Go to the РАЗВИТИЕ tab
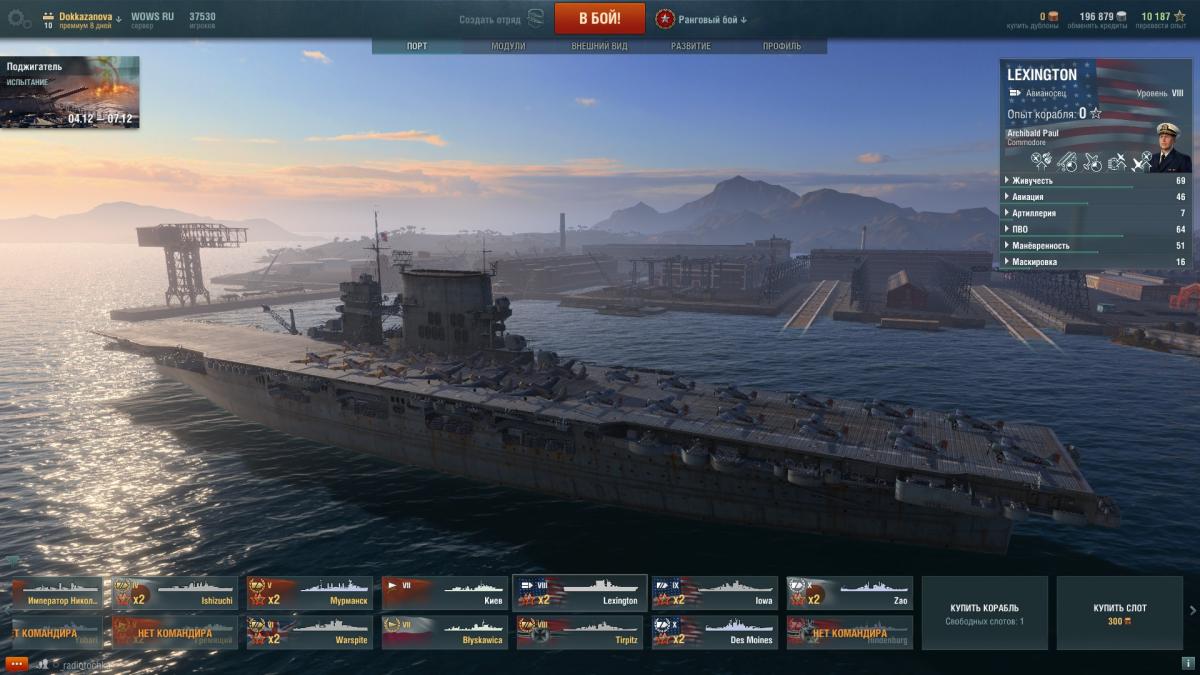1200x675 pixels. click(691, 46)
